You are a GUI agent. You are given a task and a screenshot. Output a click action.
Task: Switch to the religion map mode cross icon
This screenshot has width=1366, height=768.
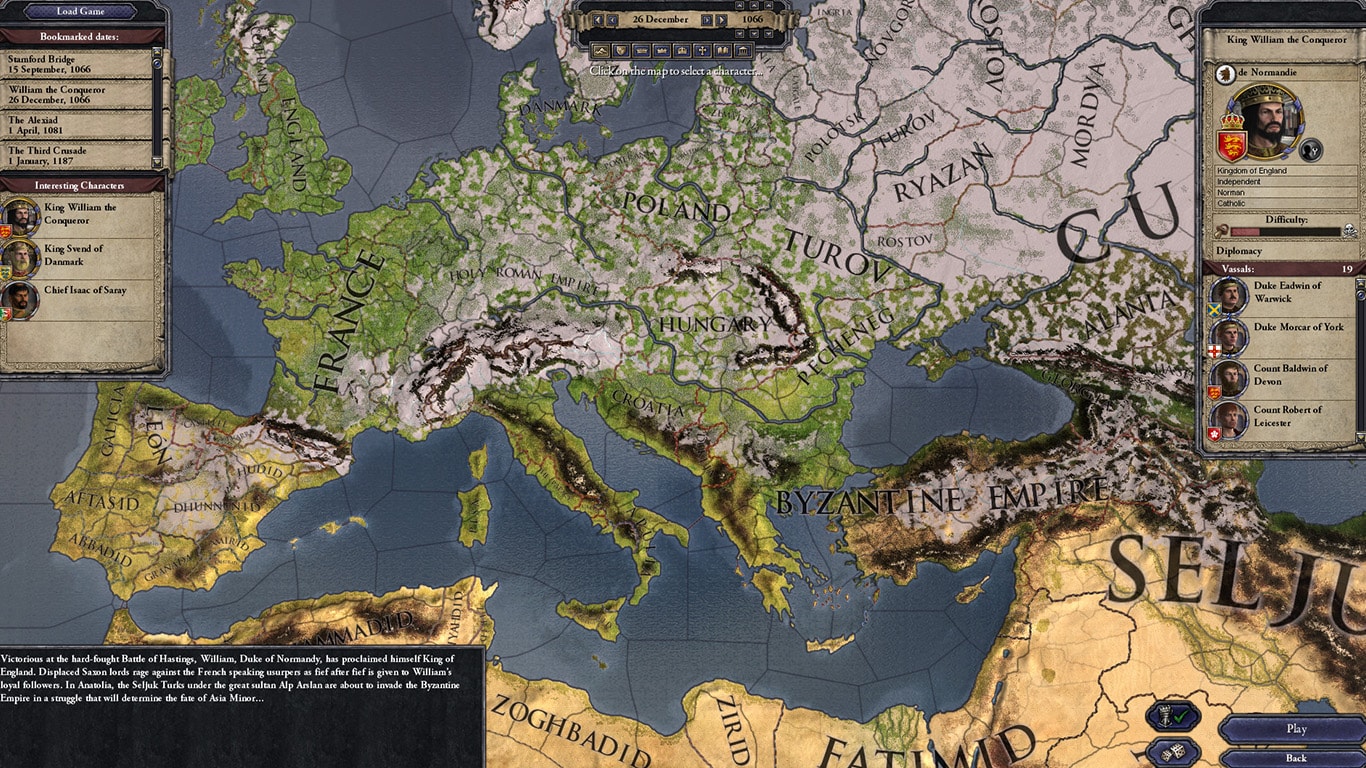pos(702,51)
